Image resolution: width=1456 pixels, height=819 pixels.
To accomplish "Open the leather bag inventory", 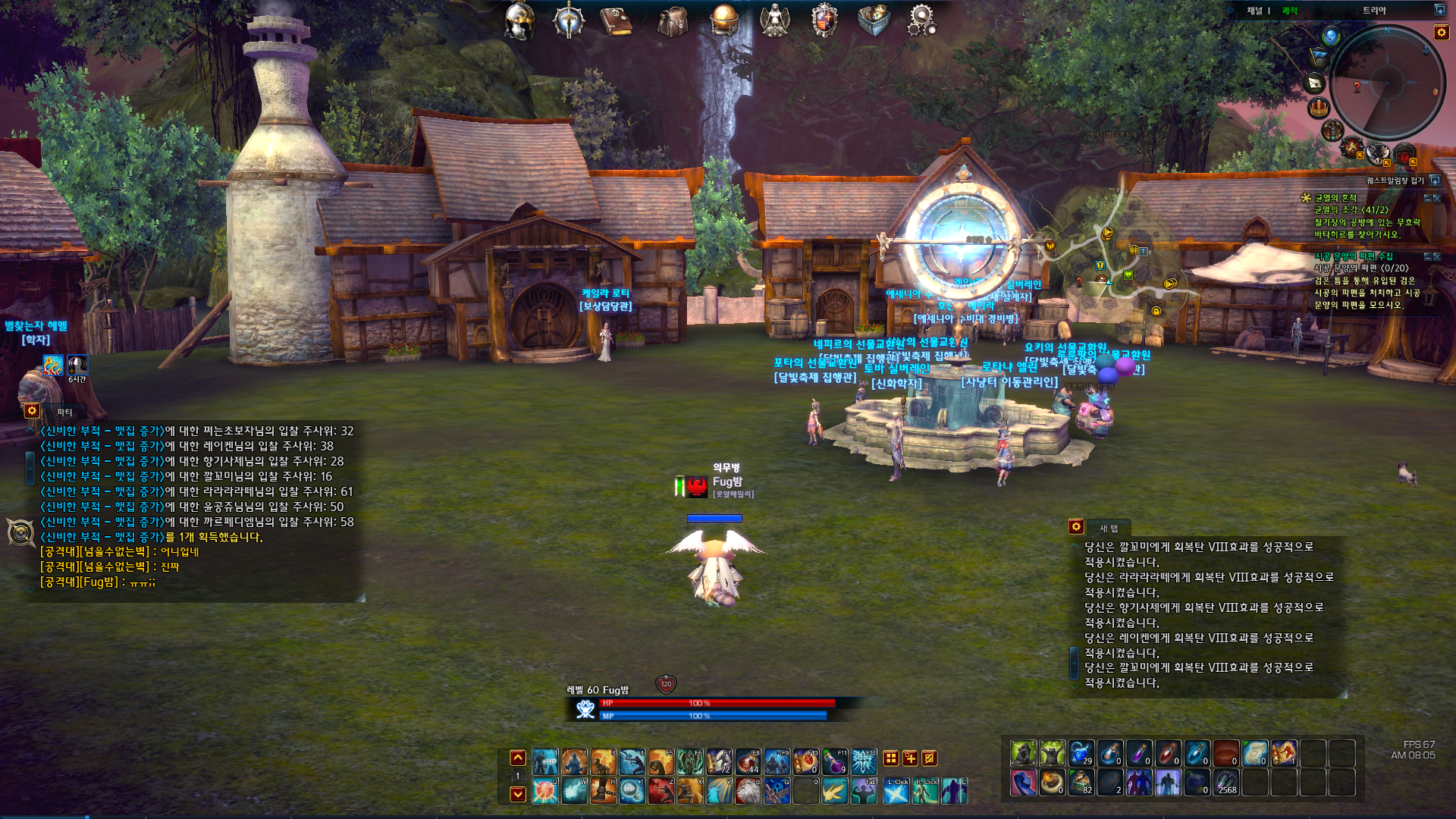I will click(672, 21).
